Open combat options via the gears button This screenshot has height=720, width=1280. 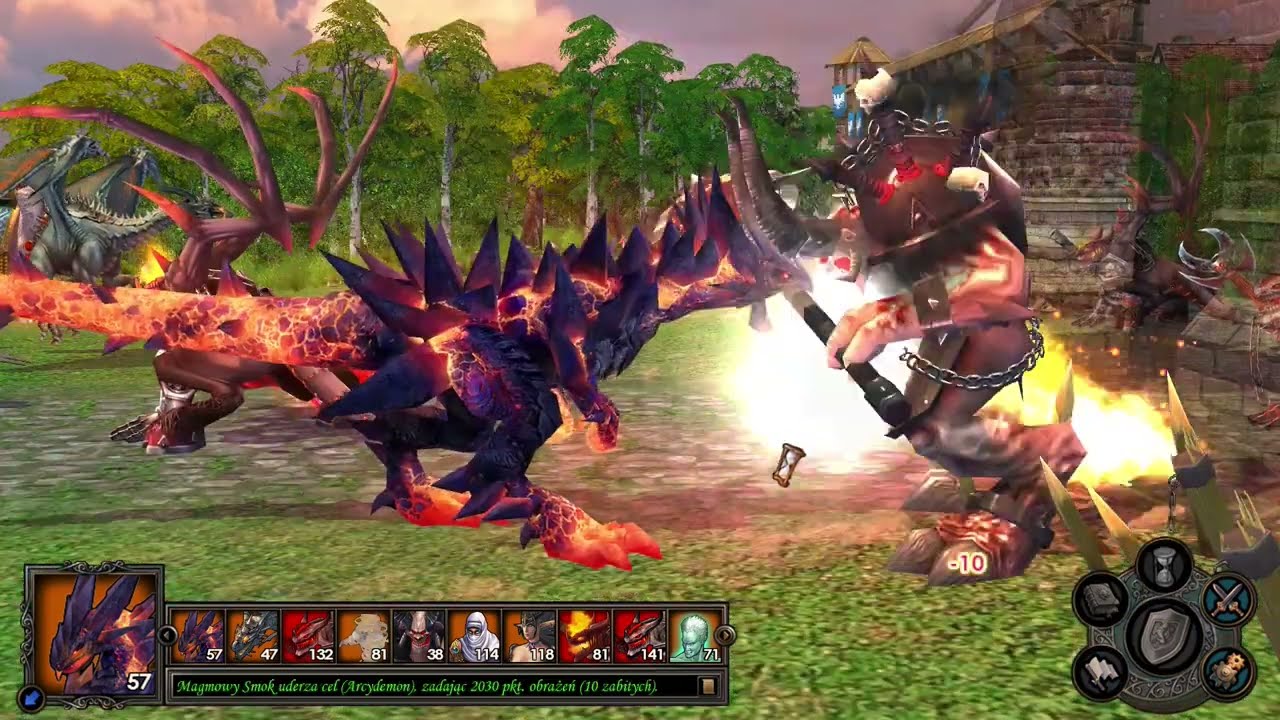pyautogui.click(x=1227, y=672)
